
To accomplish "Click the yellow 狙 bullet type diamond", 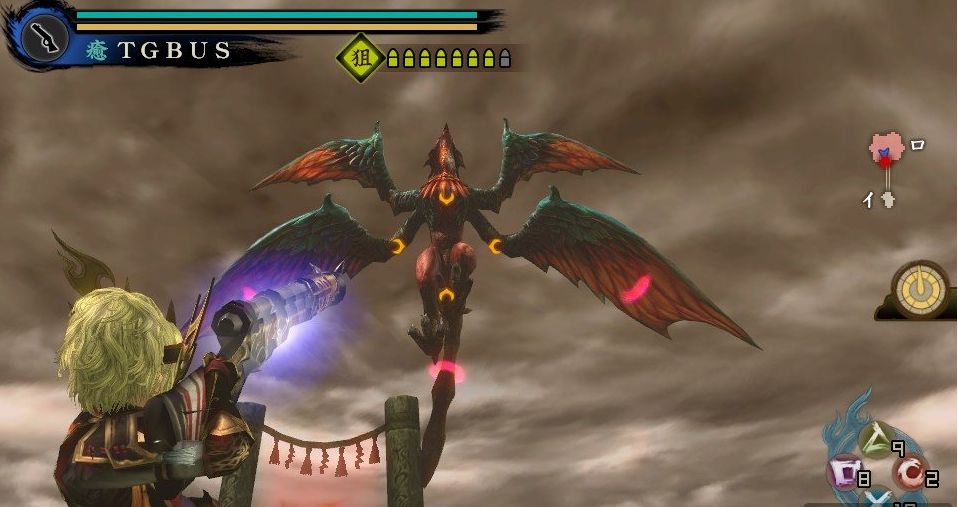I will coord(361,58).
